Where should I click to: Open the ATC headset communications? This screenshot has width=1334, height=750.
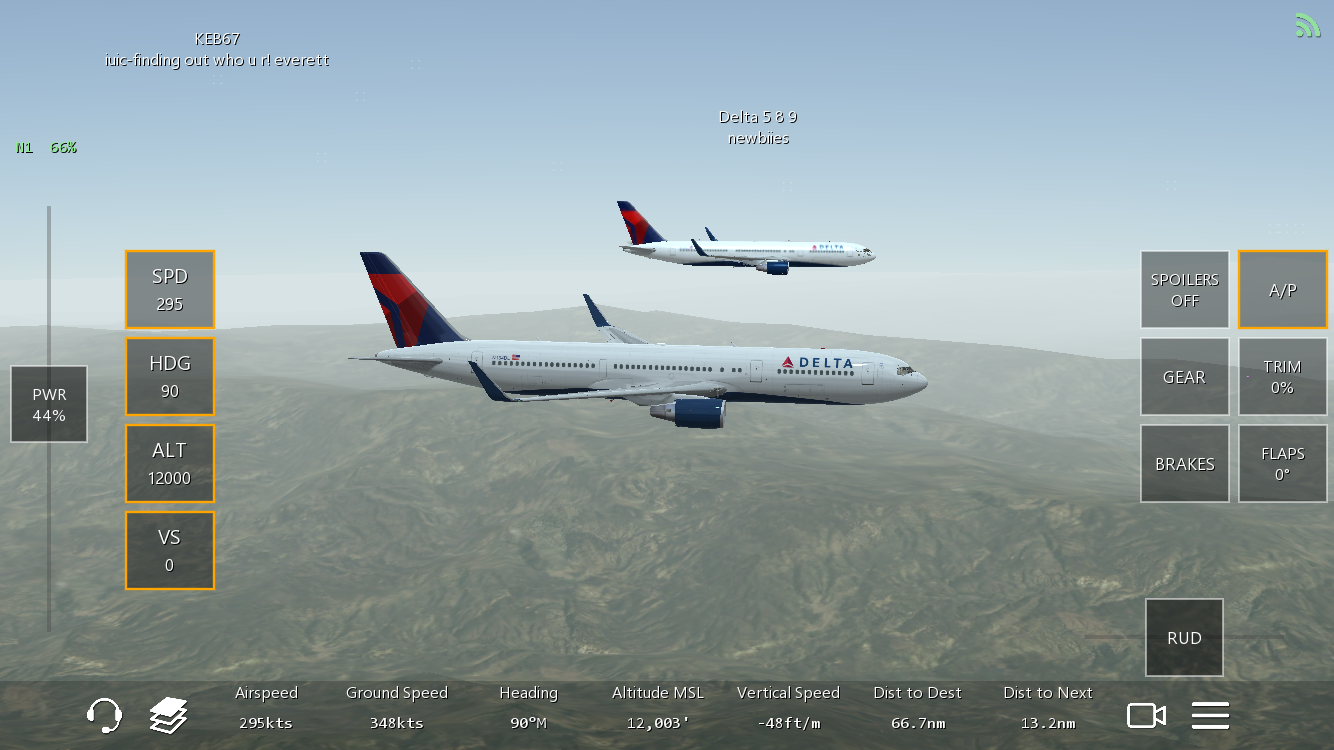click(x=105, y=716)
